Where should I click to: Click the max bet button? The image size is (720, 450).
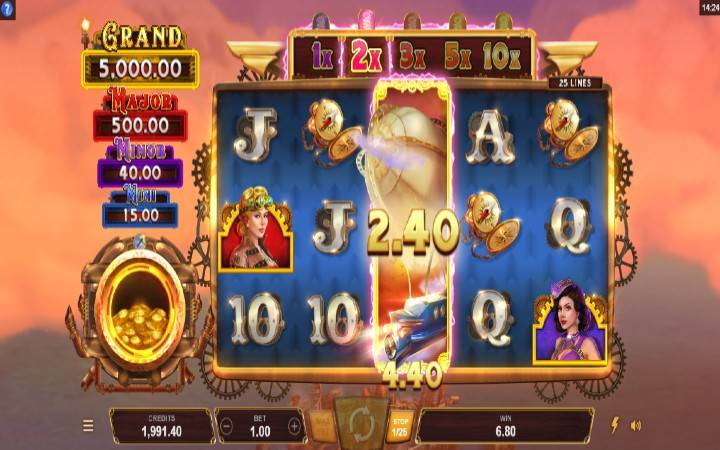tap(323, 424)
